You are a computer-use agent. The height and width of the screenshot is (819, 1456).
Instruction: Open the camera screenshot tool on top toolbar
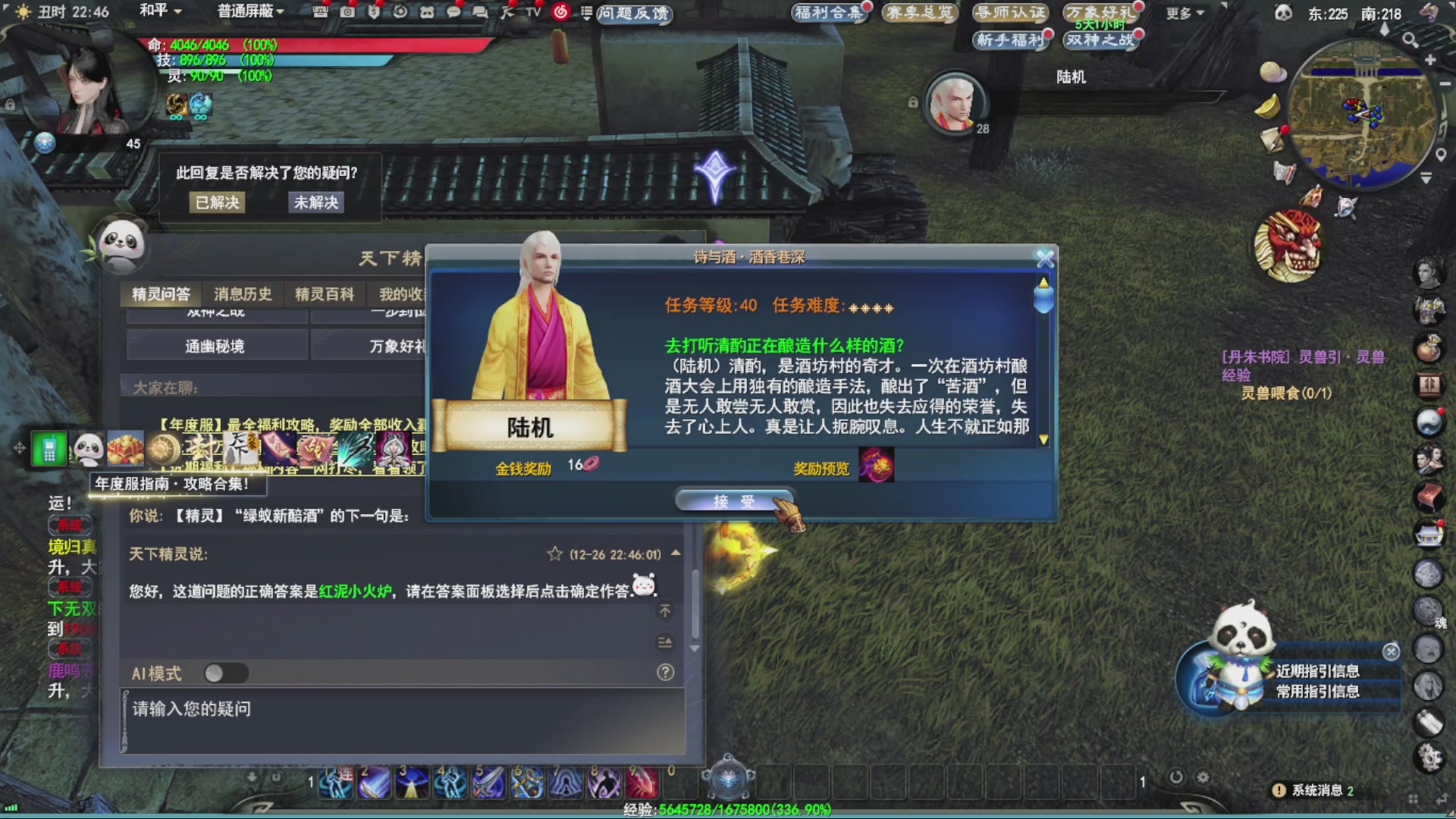347,13
